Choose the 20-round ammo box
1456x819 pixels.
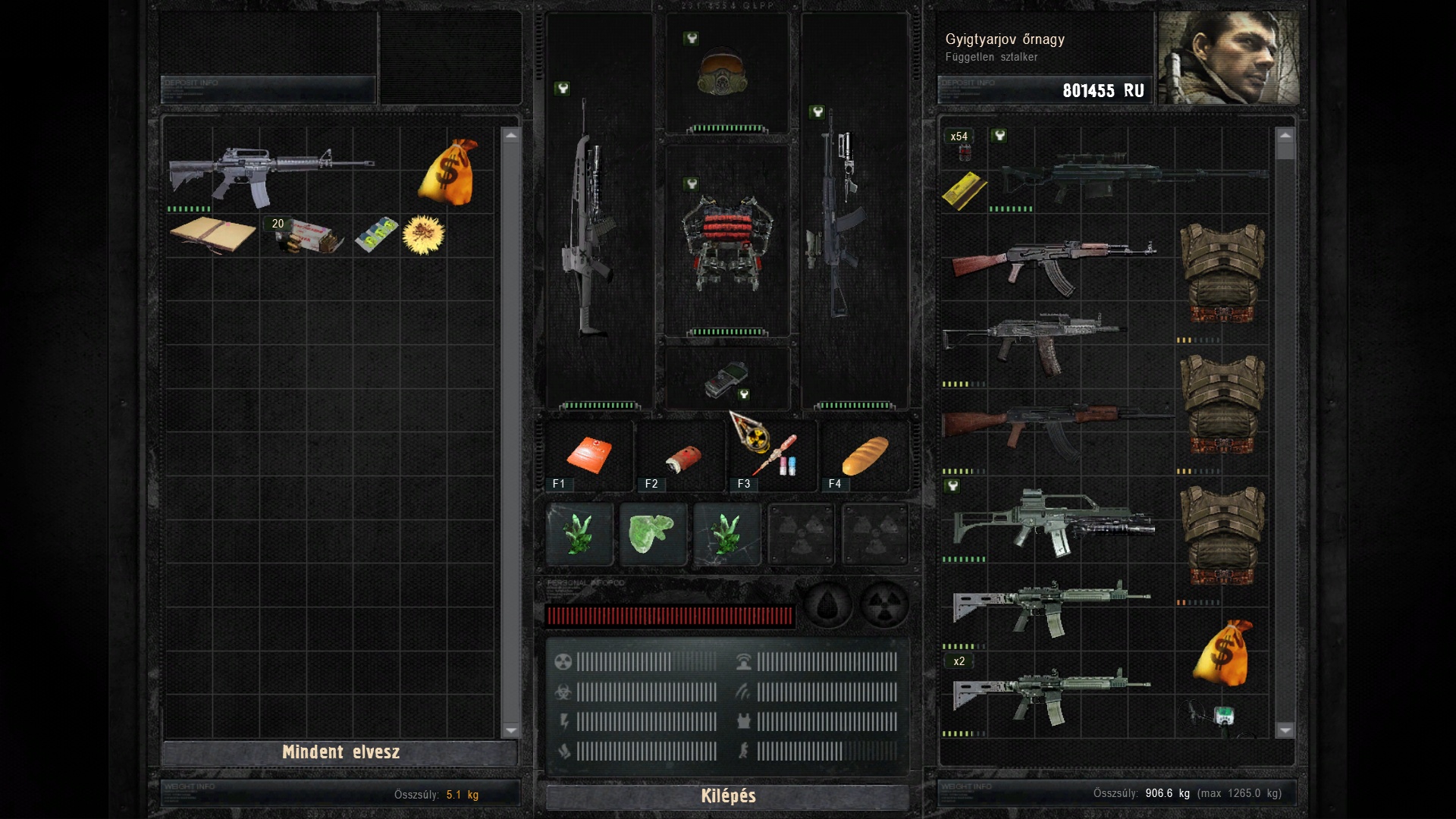[304, 236]
